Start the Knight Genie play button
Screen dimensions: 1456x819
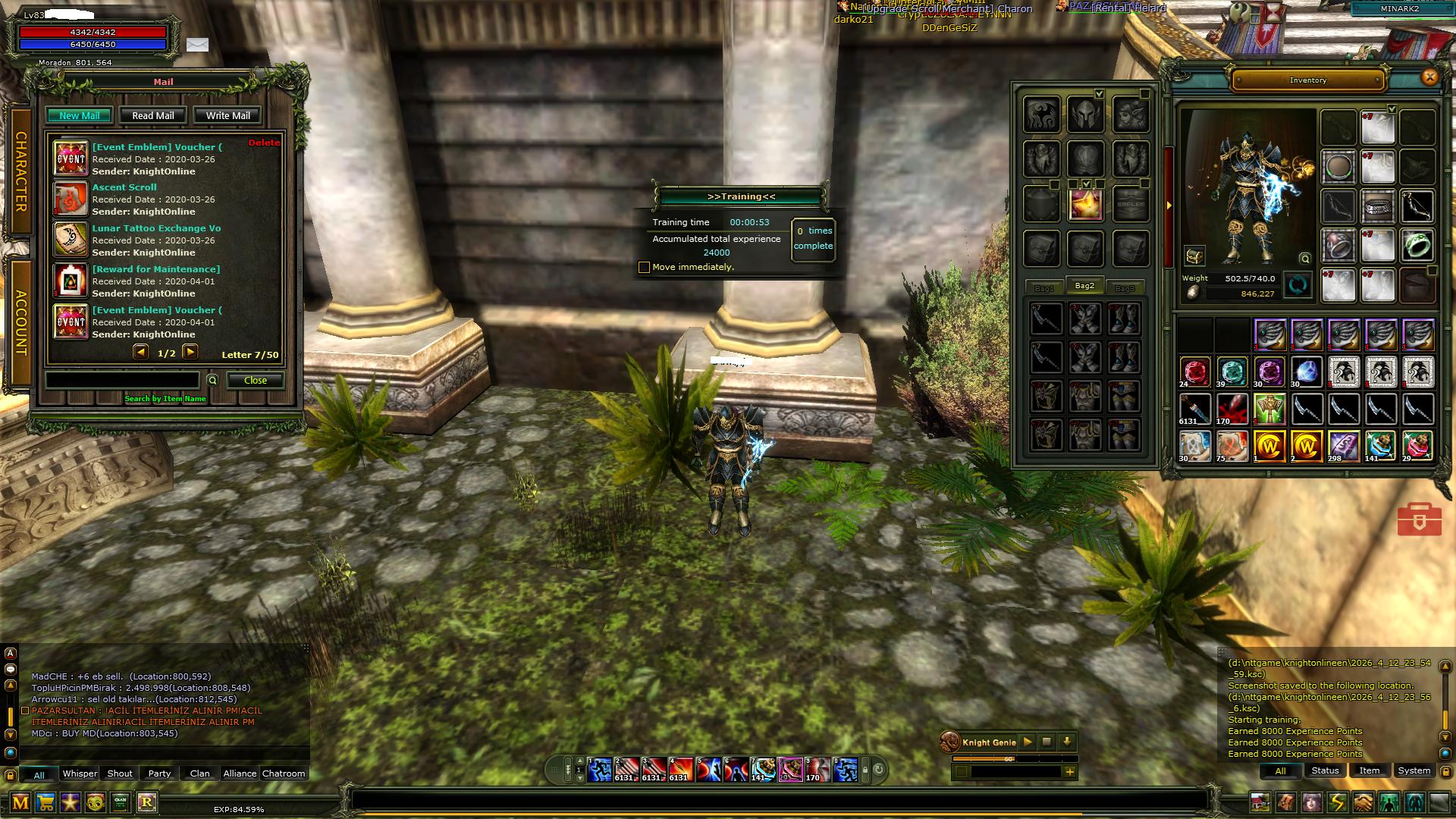(1028, 742)
